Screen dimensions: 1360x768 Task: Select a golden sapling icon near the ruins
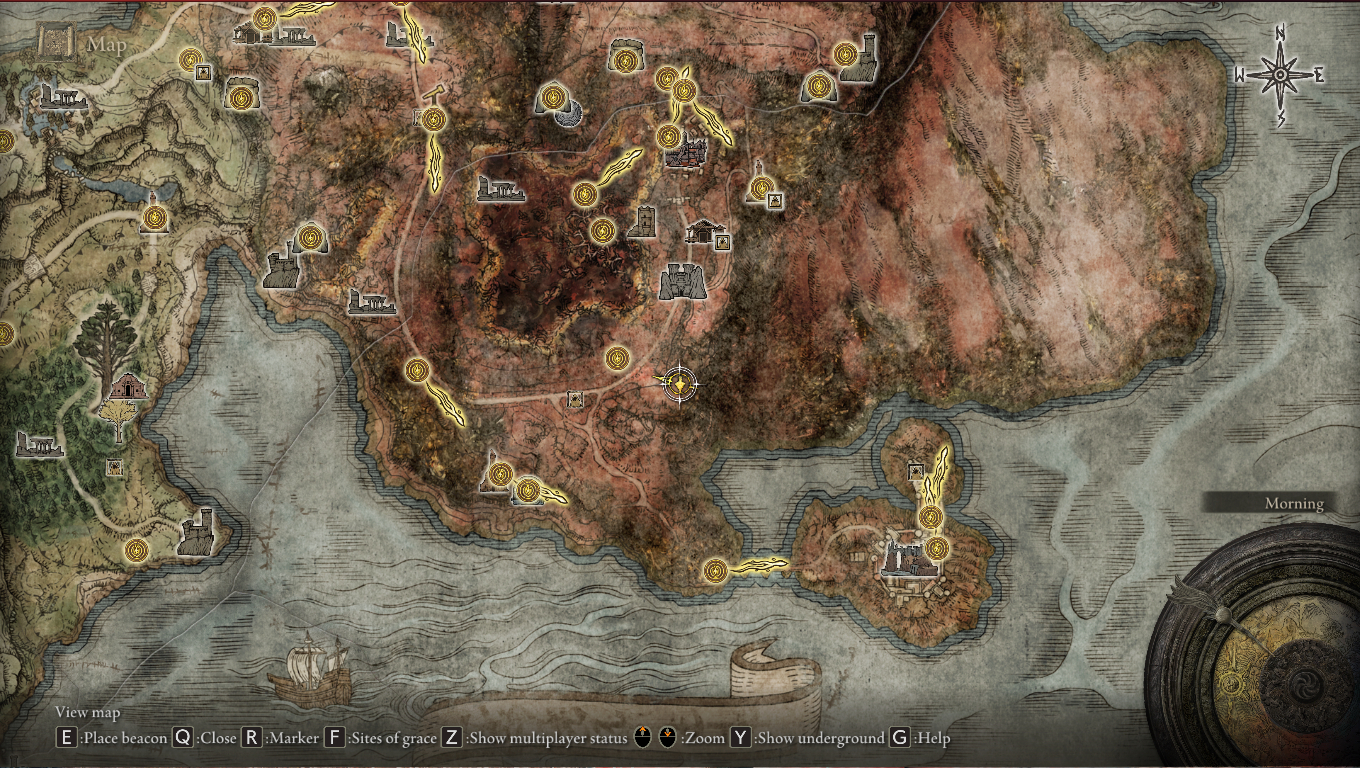[x=118, y=413]
